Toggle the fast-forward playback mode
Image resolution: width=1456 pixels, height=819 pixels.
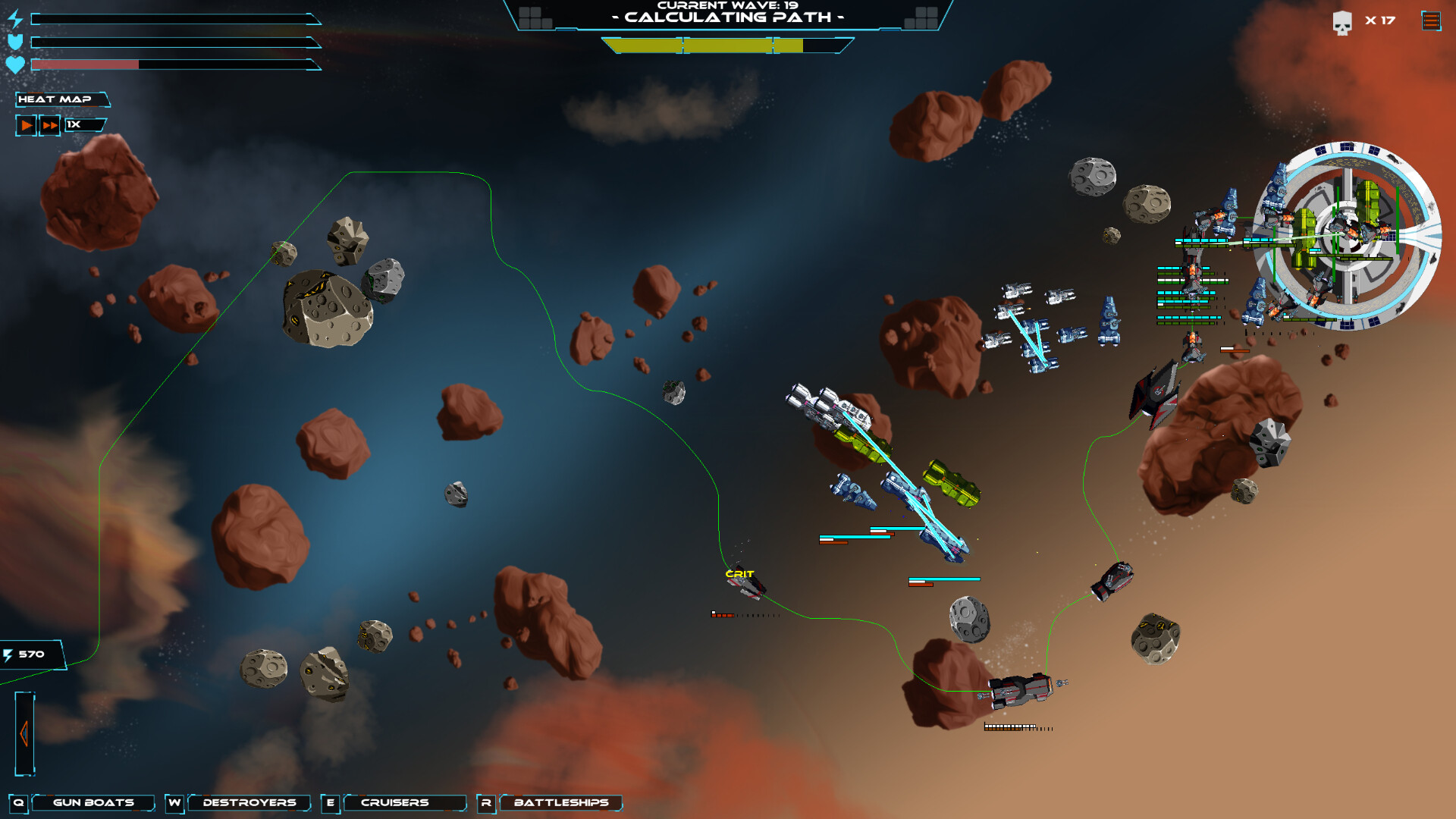49,125
